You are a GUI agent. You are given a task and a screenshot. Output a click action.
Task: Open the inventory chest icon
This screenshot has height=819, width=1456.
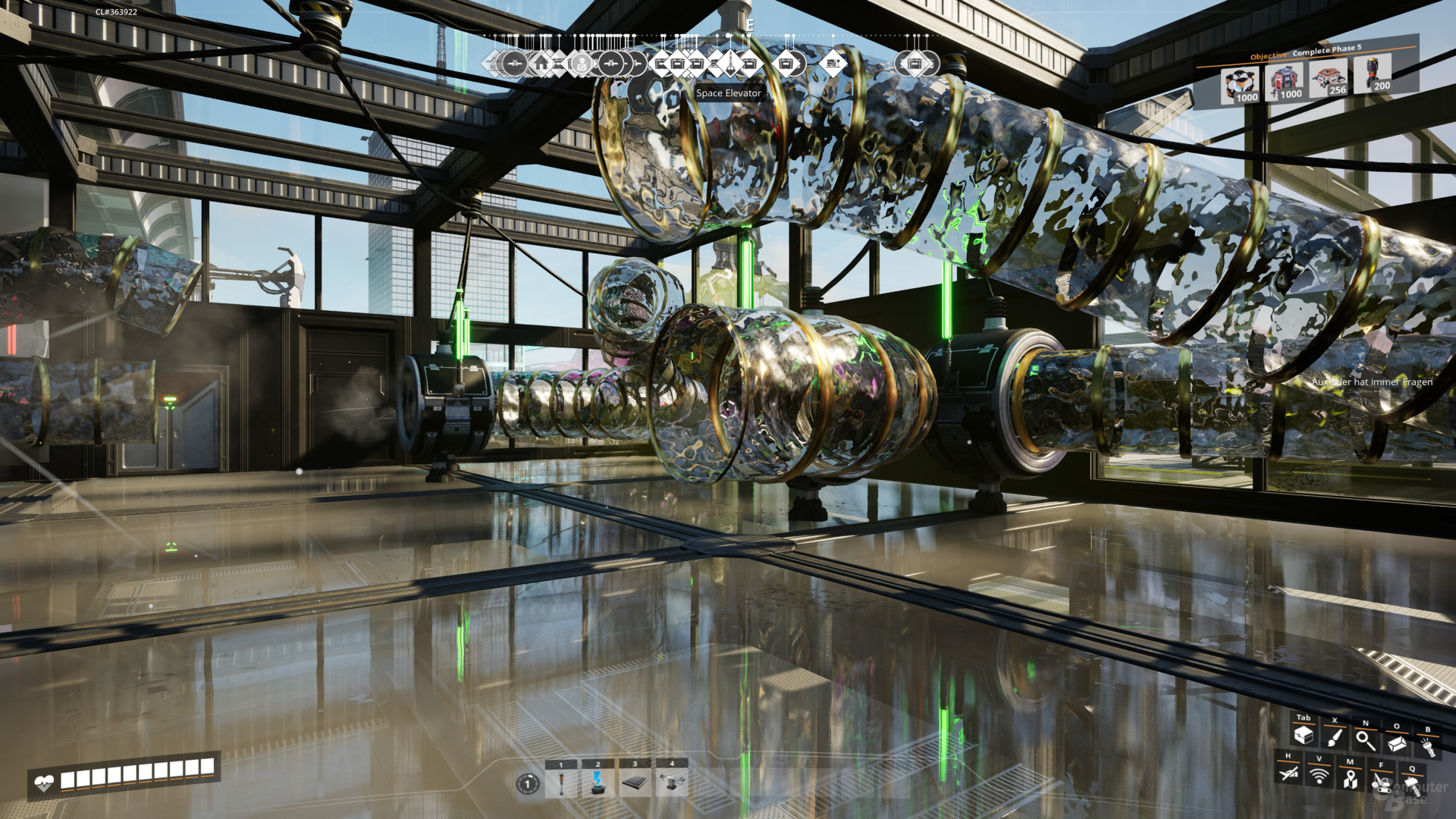pos(1303,735)
